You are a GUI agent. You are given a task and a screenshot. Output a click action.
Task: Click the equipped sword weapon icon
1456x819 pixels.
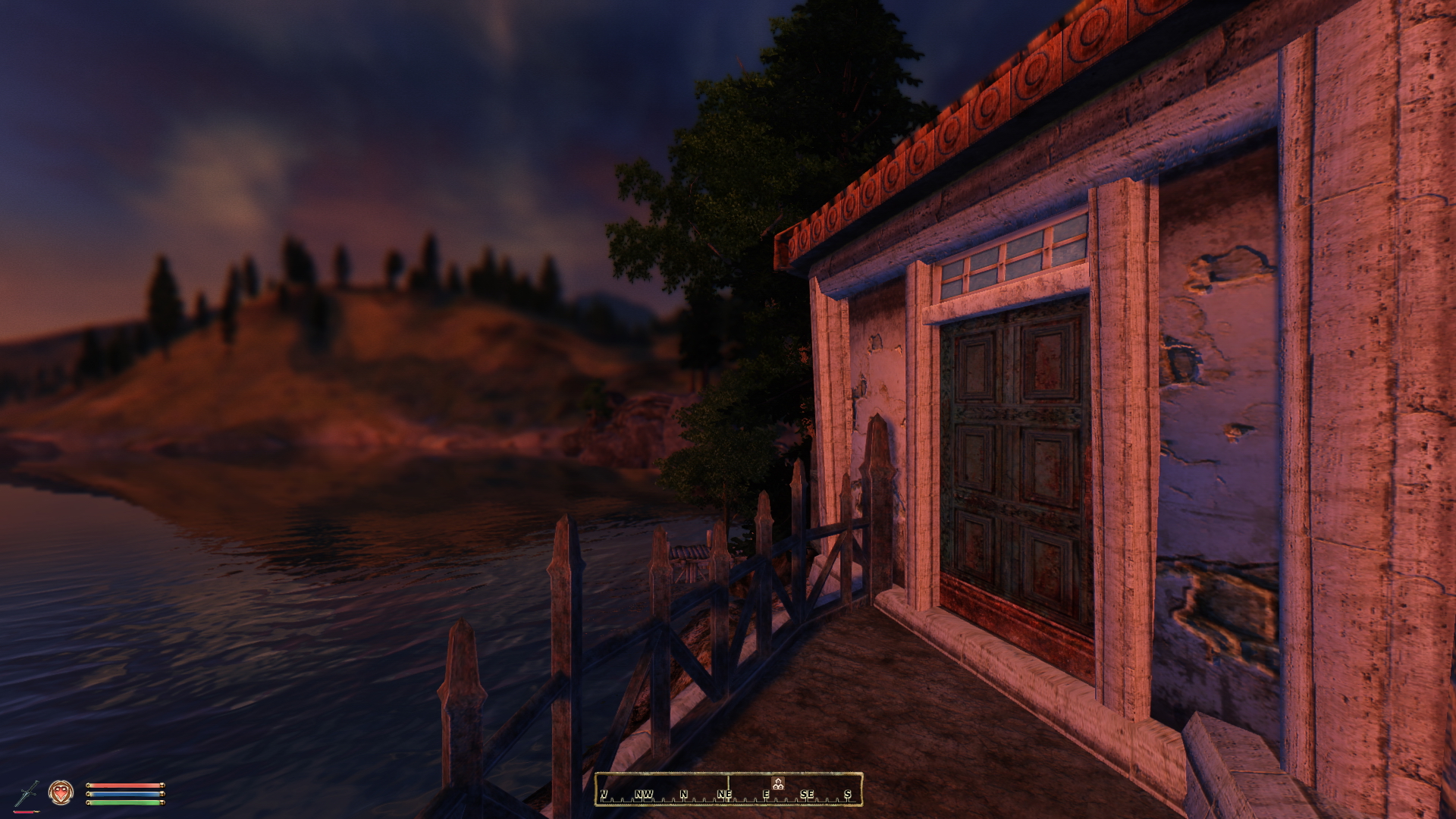click(x=27, y=793)
